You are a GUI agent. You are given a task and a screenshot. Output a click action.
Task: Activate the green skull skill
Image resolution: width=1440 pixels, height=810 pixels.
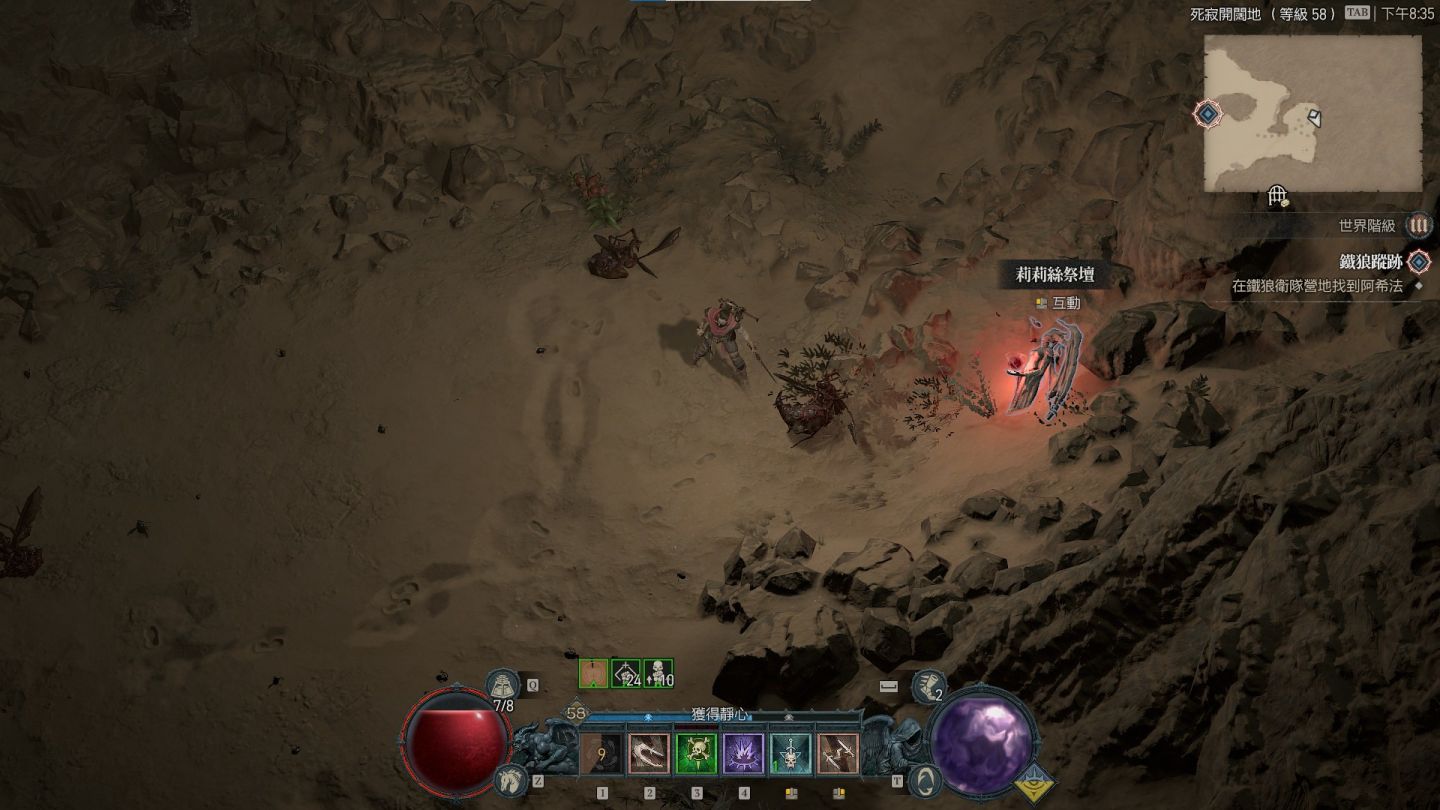pyautogui.click(x=696, y=754)
